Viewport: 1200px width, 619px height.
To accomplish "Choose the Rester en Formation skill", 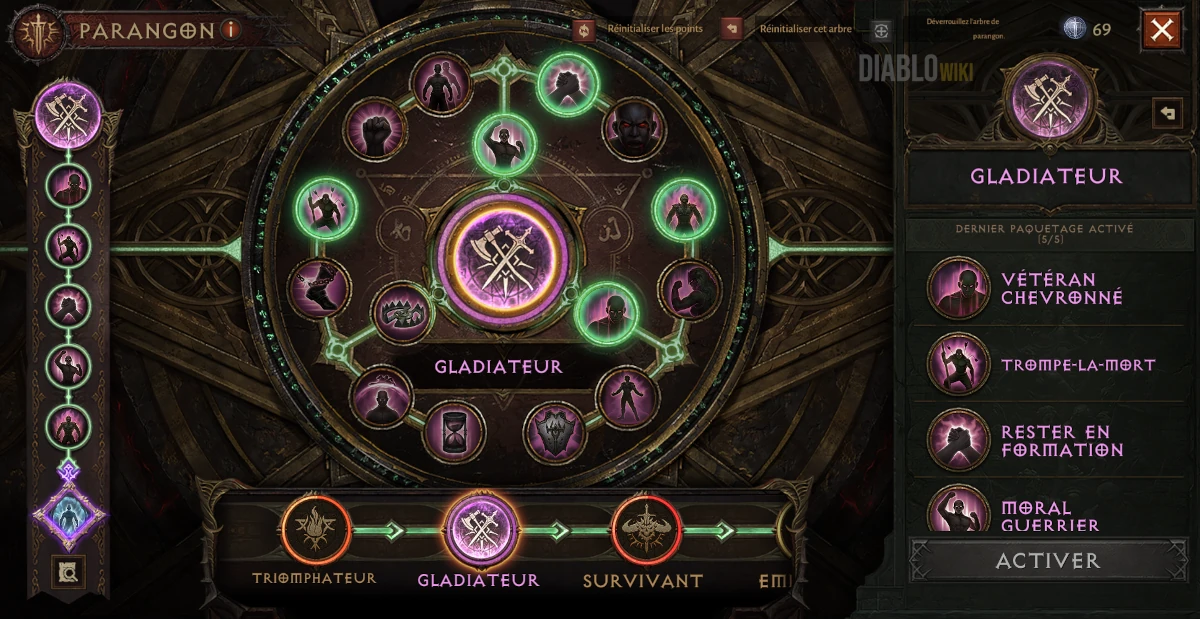I will (959, 441).
